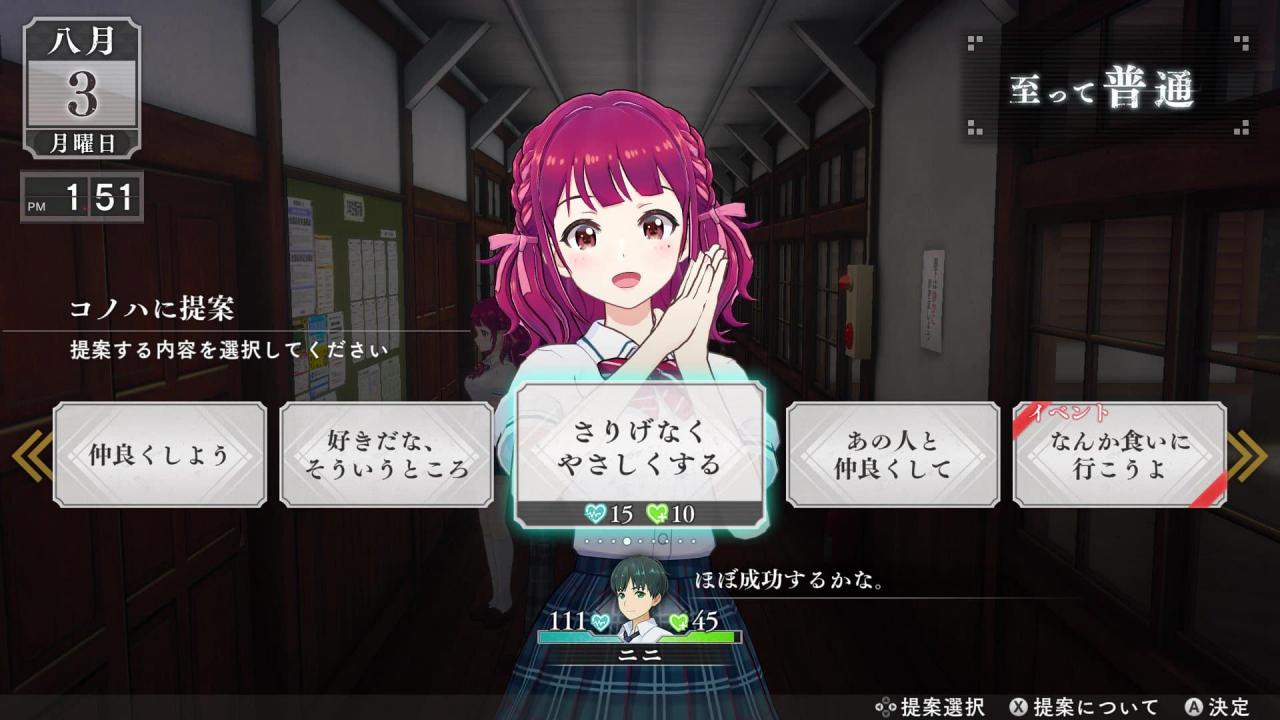Image resolution: width=1280 pixels, height=720 pixels.
Task: Click the right gold chevron arrow
Action: [1248, 457]
